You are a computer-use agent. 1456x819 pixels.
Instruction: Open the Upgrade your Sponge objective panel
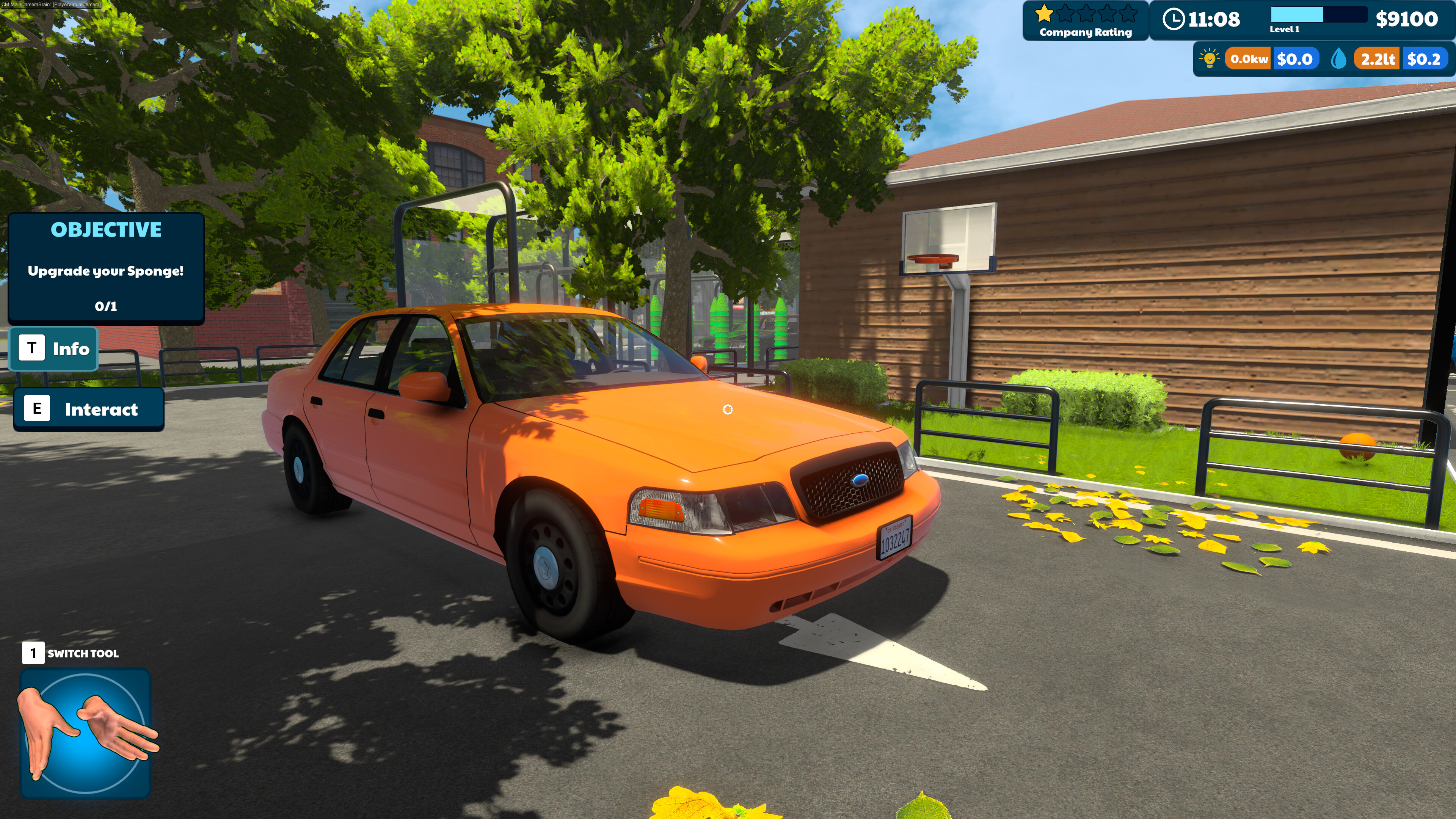106,268
